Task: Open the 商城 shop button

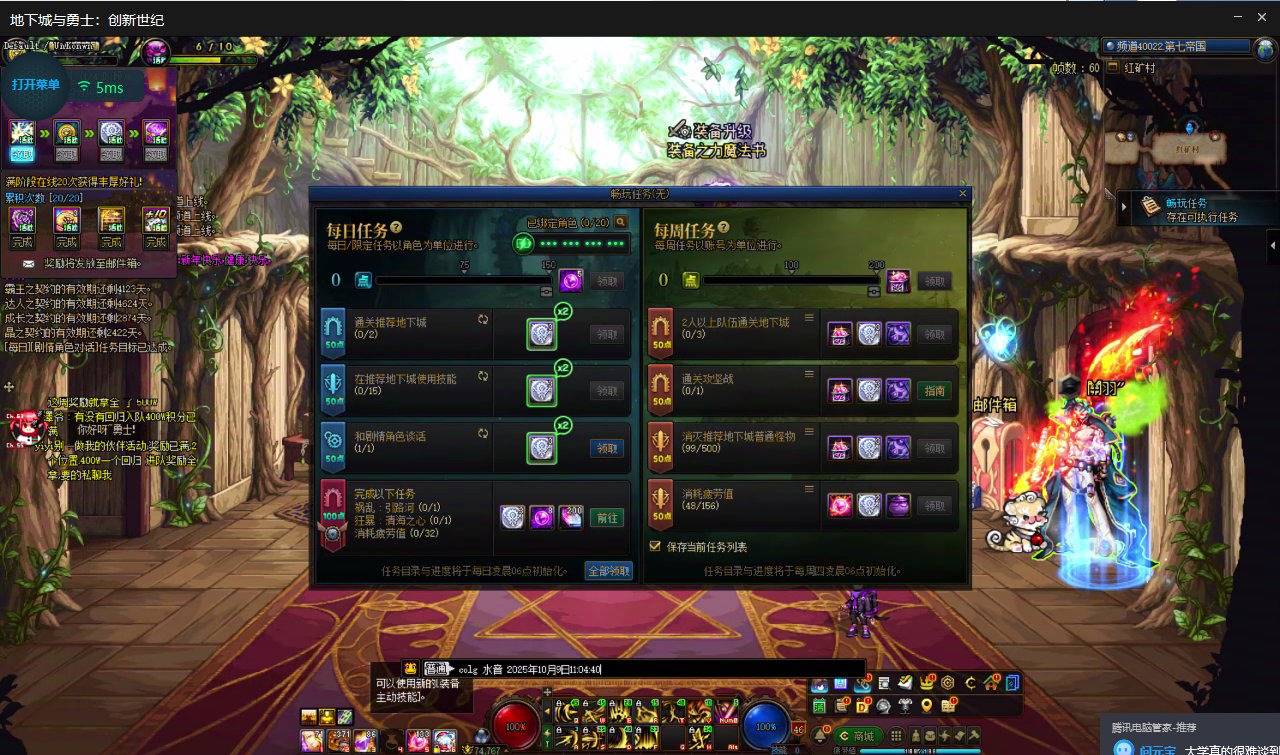Action: [856, 736]
